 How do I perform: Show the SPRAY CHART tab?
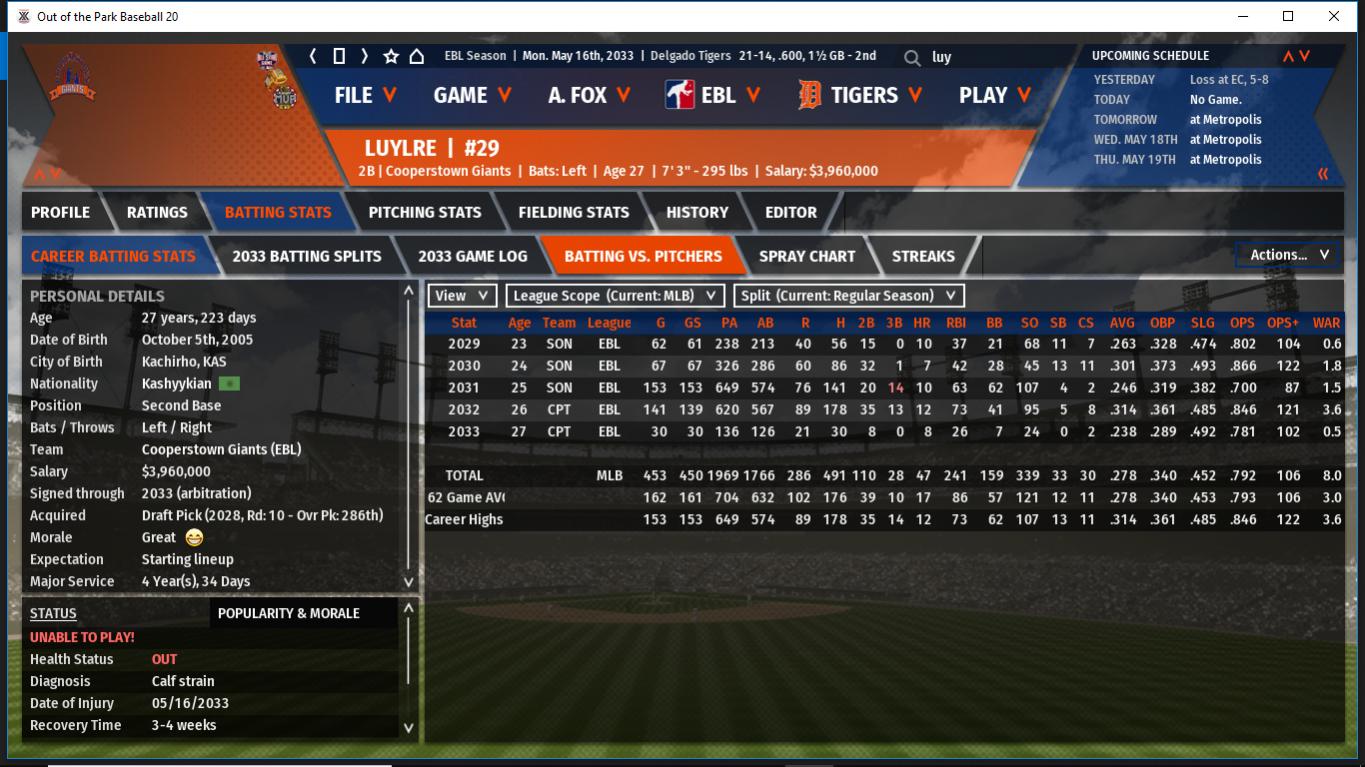pyautogui.click(x=807, y=256)
